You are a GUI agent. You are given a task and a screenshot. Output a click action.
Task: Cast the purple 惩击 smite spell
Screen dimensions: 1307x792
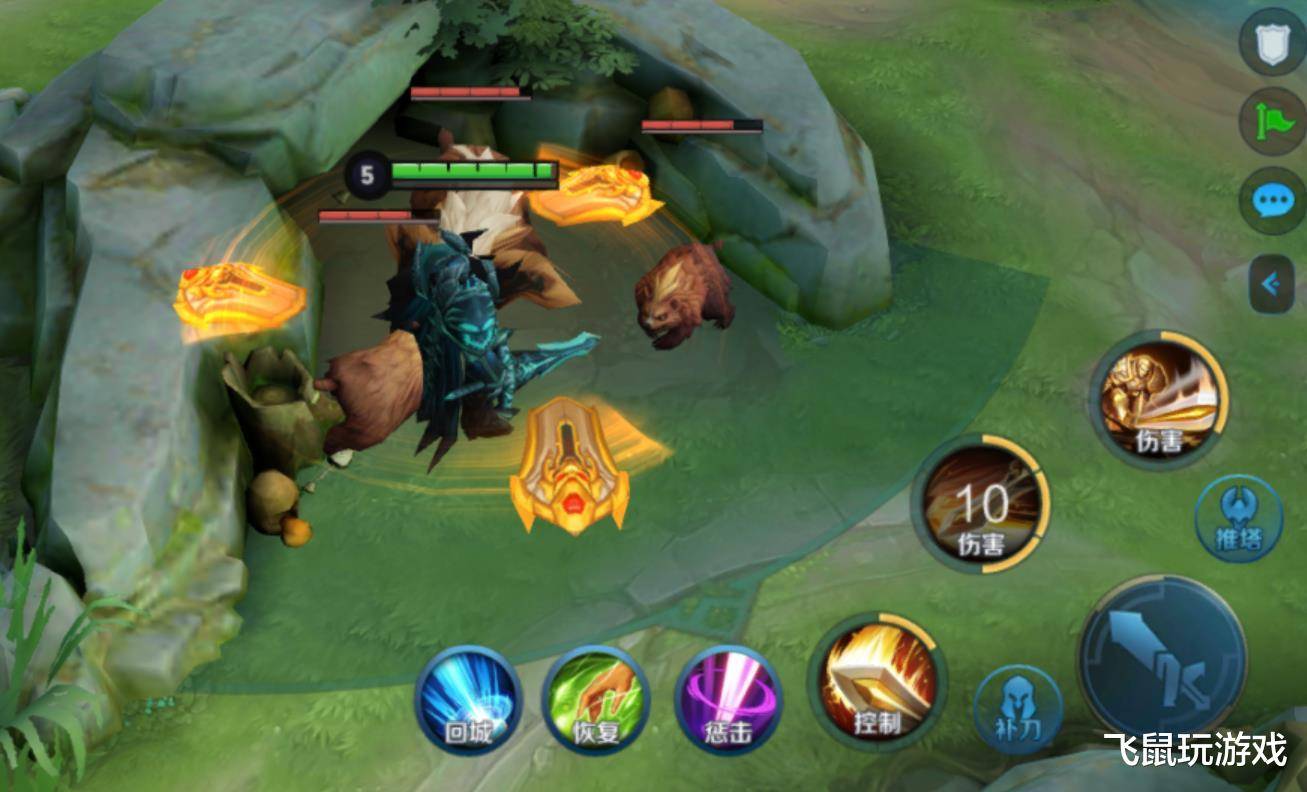pos(727,700)
